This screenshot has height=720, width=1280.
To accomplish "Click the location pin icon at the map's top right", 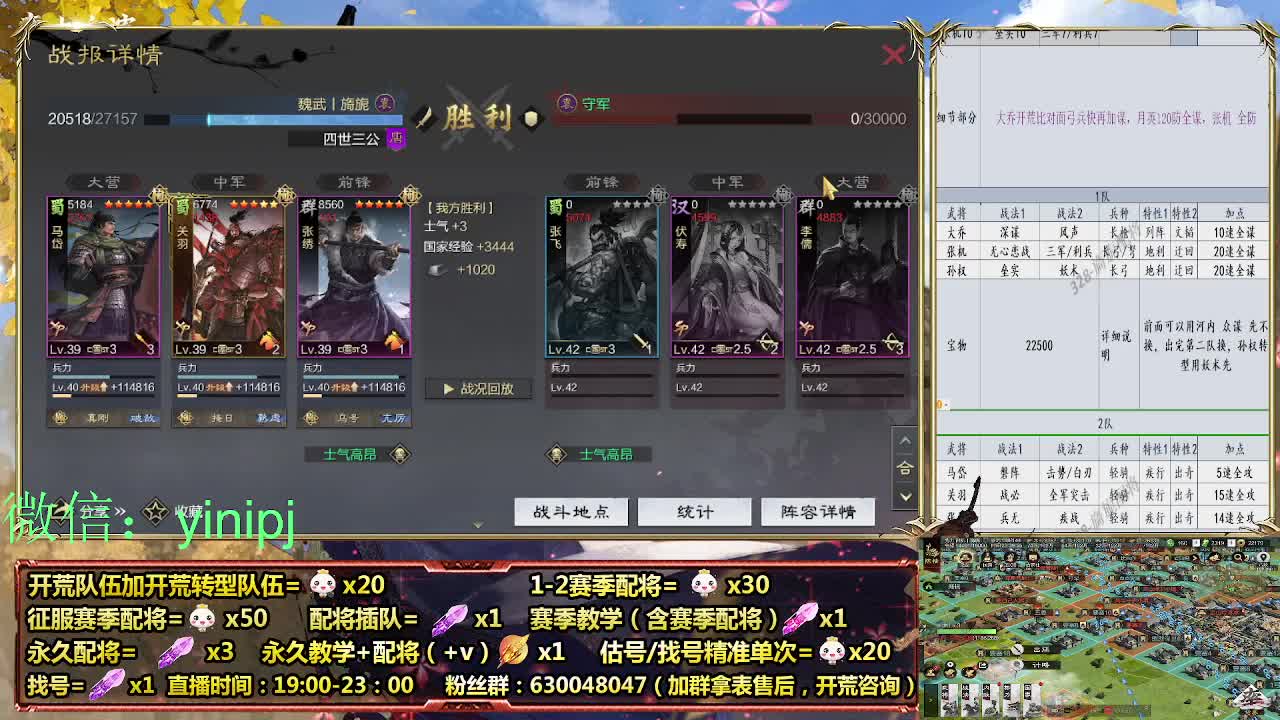I will [x=1262, y=558].
